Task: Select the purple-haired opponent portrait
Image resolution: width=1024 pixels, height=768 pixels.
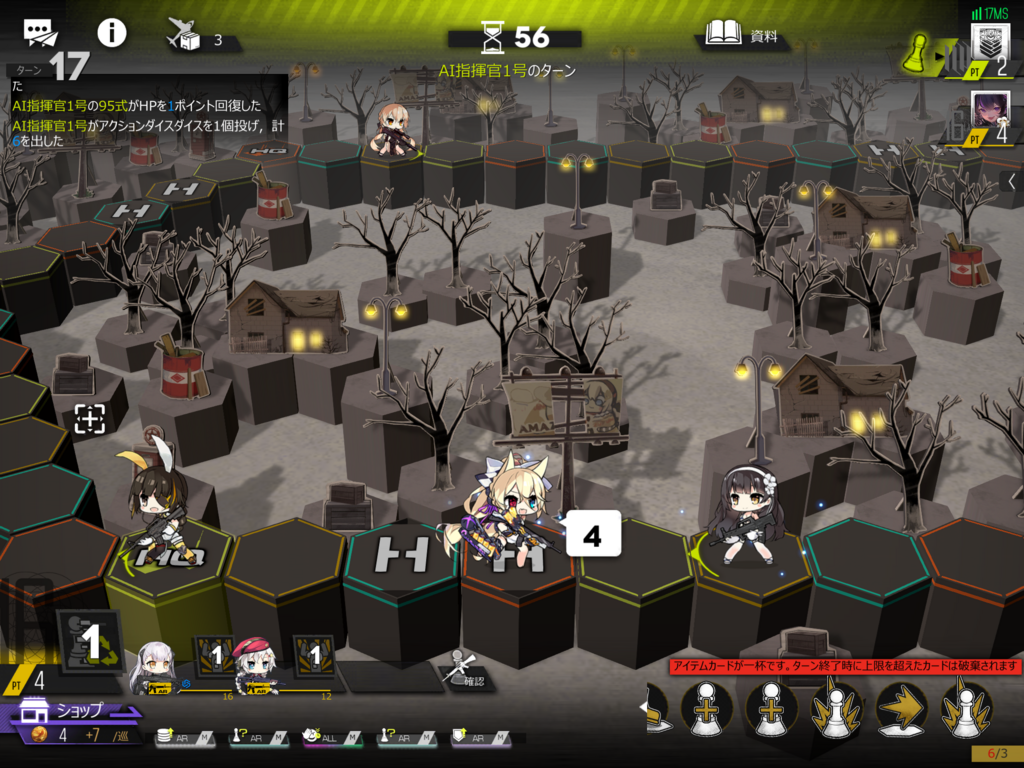Action: tap(990, 110)
